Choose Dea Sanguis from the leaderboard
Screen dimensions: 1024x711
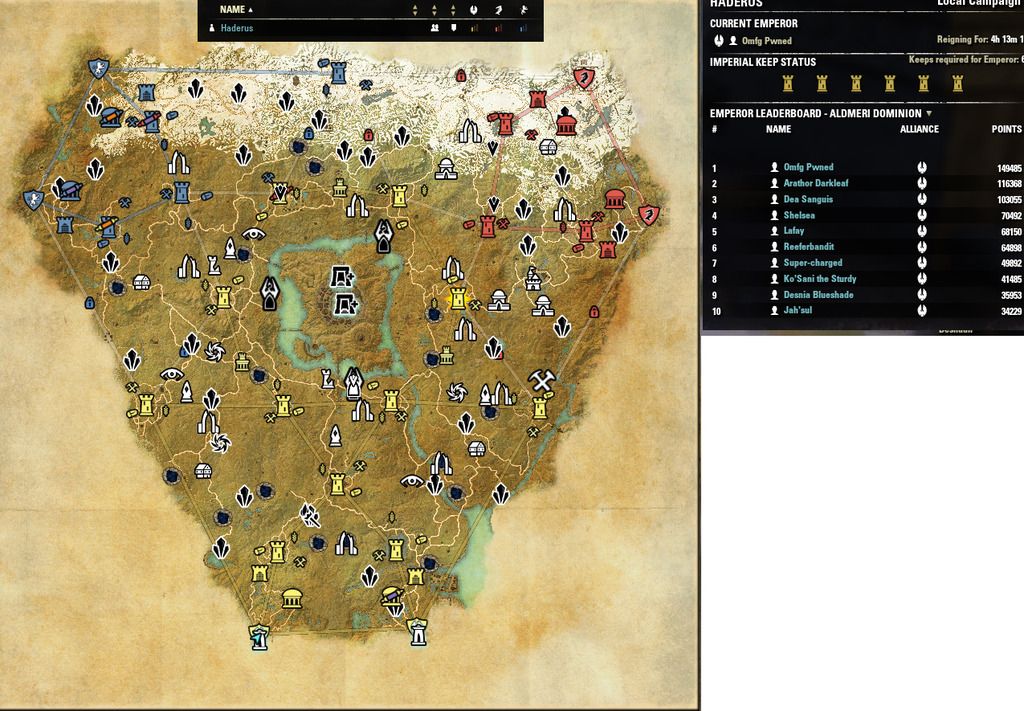[808, 200]
